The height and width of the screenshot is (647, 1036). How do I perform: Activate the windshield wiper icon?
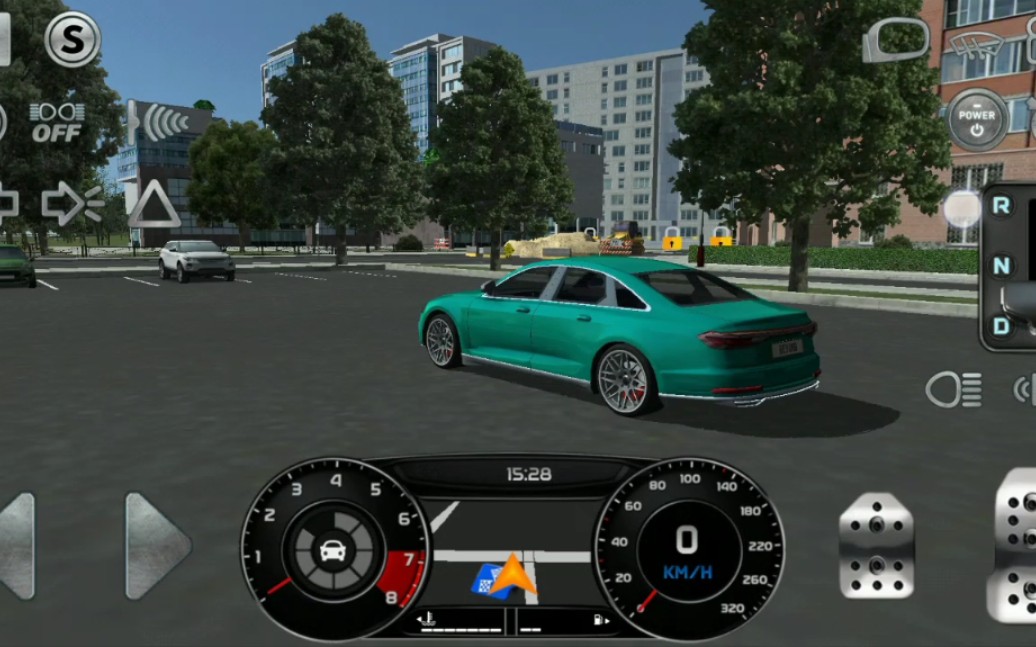tap(979, 44)
